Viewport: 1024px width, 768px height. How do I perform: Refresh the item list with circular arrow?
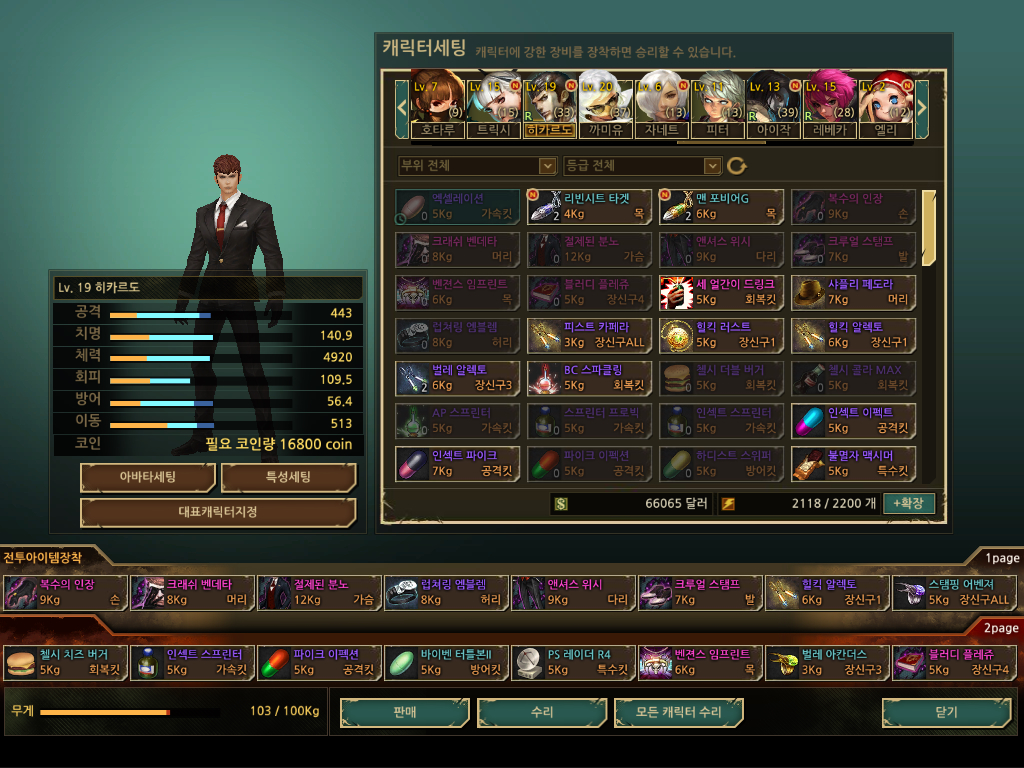tap(737, 166)
